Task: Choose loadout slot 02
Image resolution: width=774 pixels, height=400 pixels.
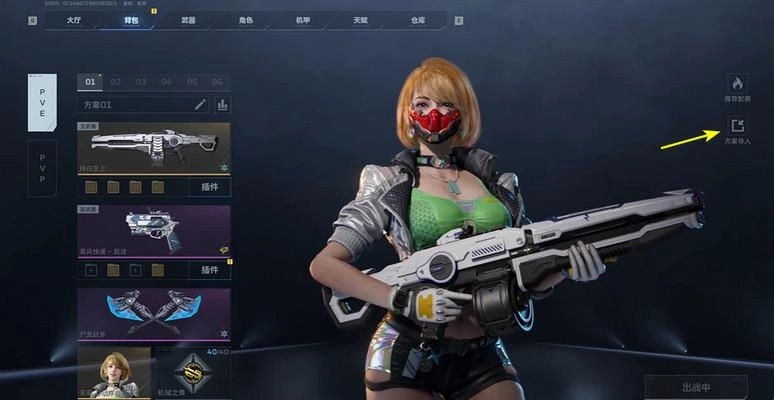Action: (x=115, y=82)
